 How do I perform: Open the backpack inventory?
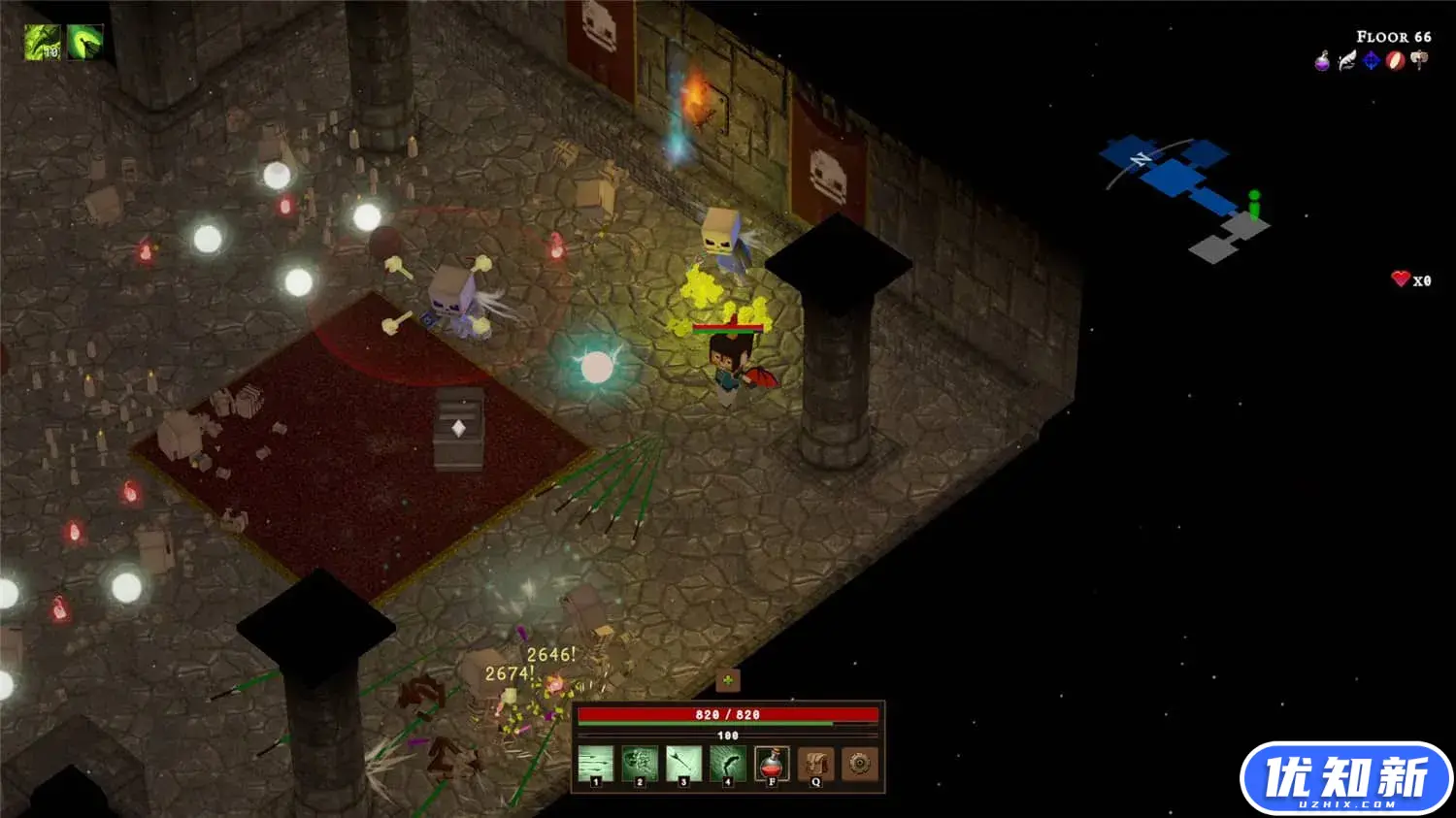(x=815, y=763)
